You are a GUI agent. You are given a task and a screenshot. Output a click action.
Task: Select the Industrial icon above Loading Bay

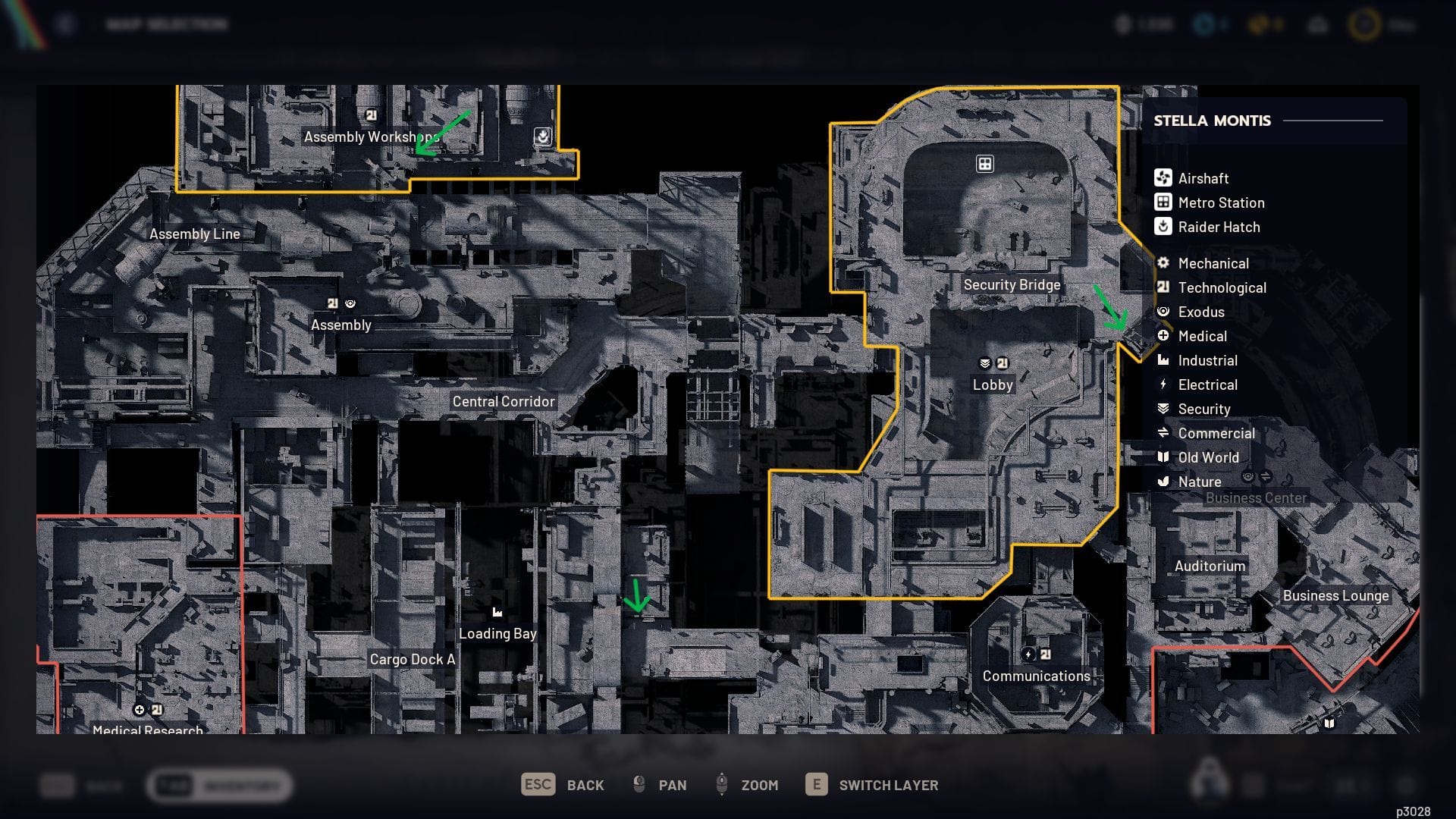point(497,611)
